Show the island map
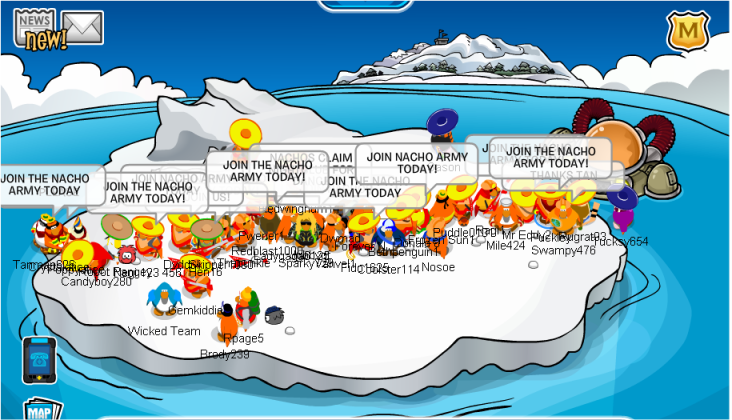 point(40,410)
